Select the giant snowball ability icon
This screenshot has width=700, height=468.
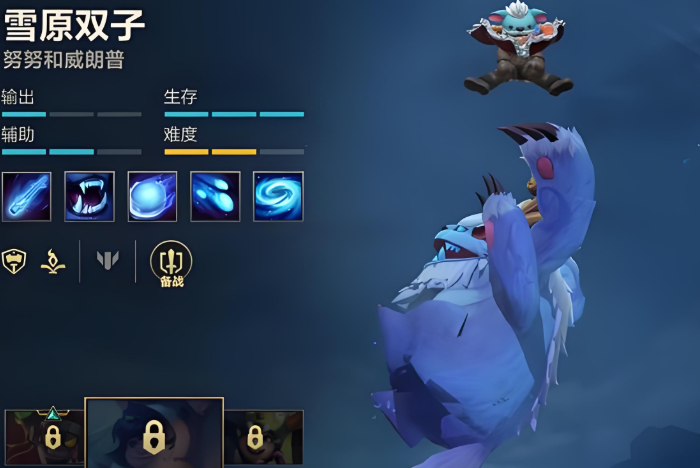point(152,196)
